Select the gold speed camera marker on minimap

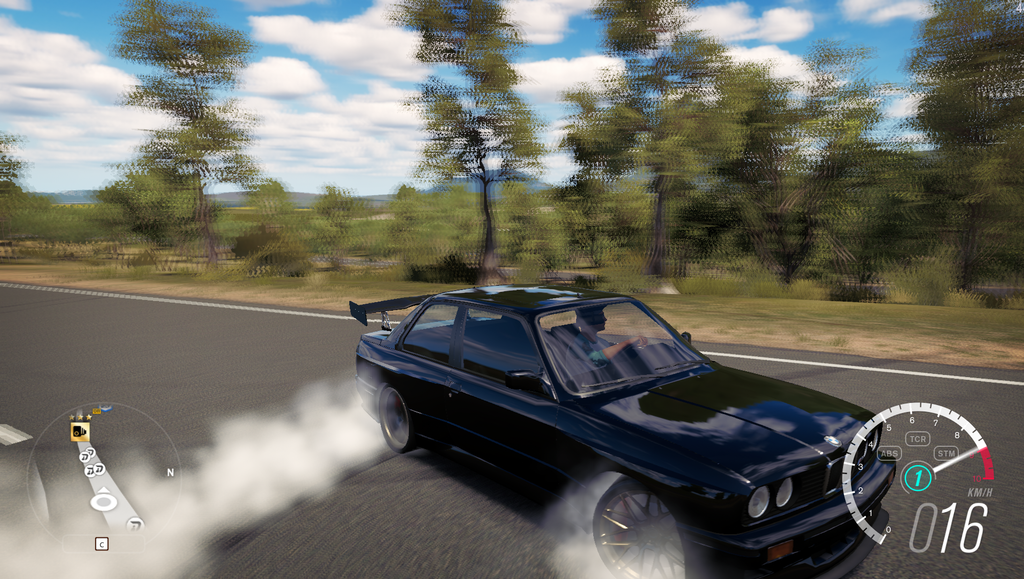(80, 431)
